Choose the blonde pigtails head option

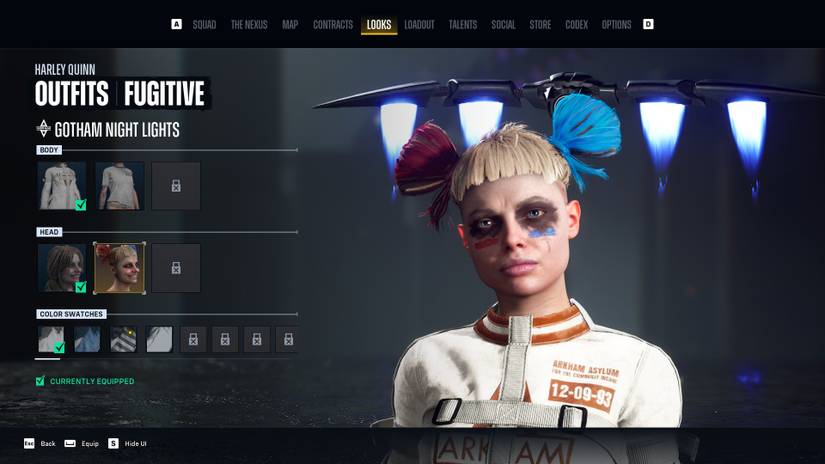click(x=119, y=267)
